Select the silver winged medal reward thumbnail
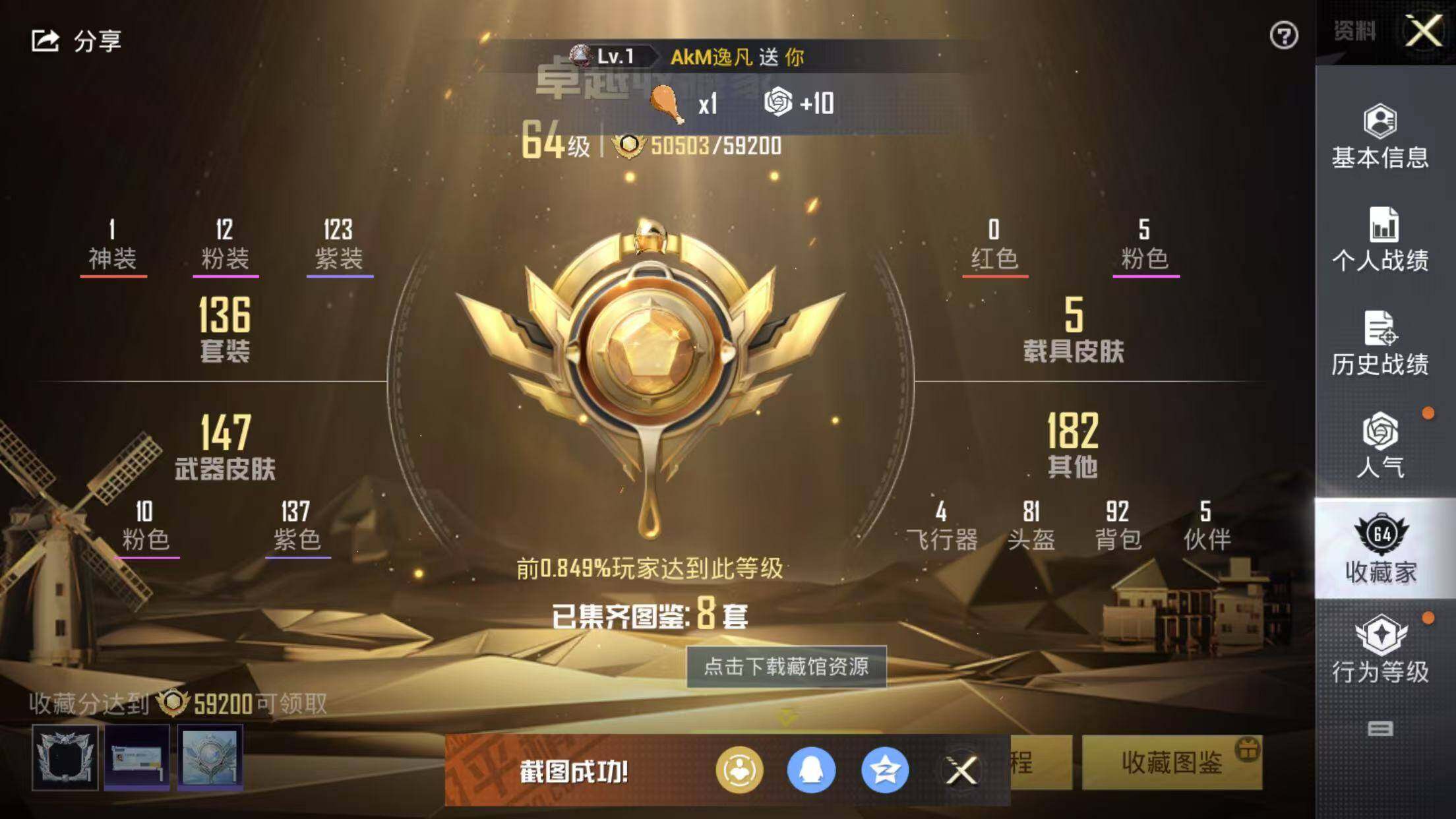 point(210,757)
